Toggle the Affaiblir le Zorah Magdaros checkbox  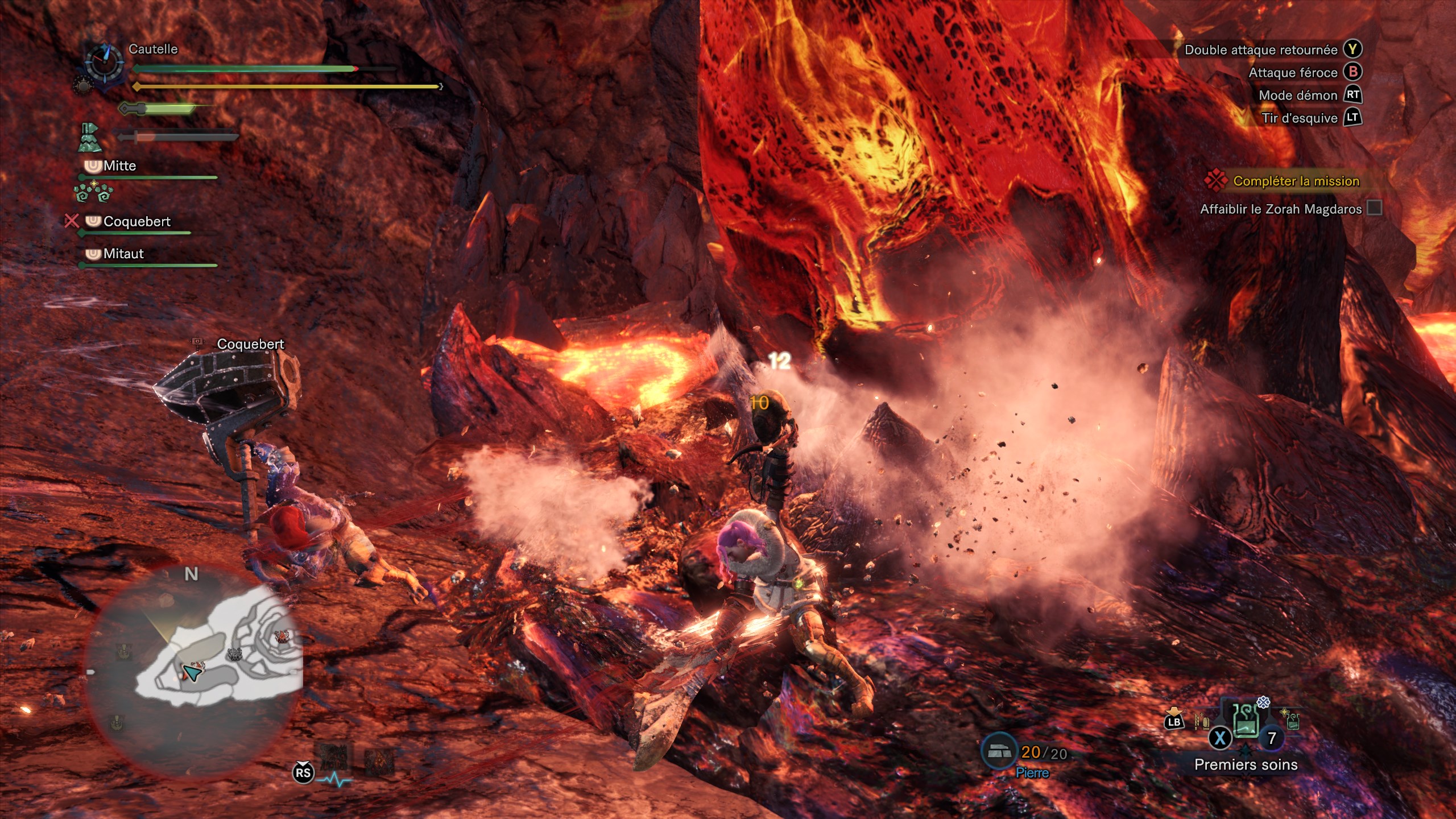pyautogui.click(x=1374, y=208)
